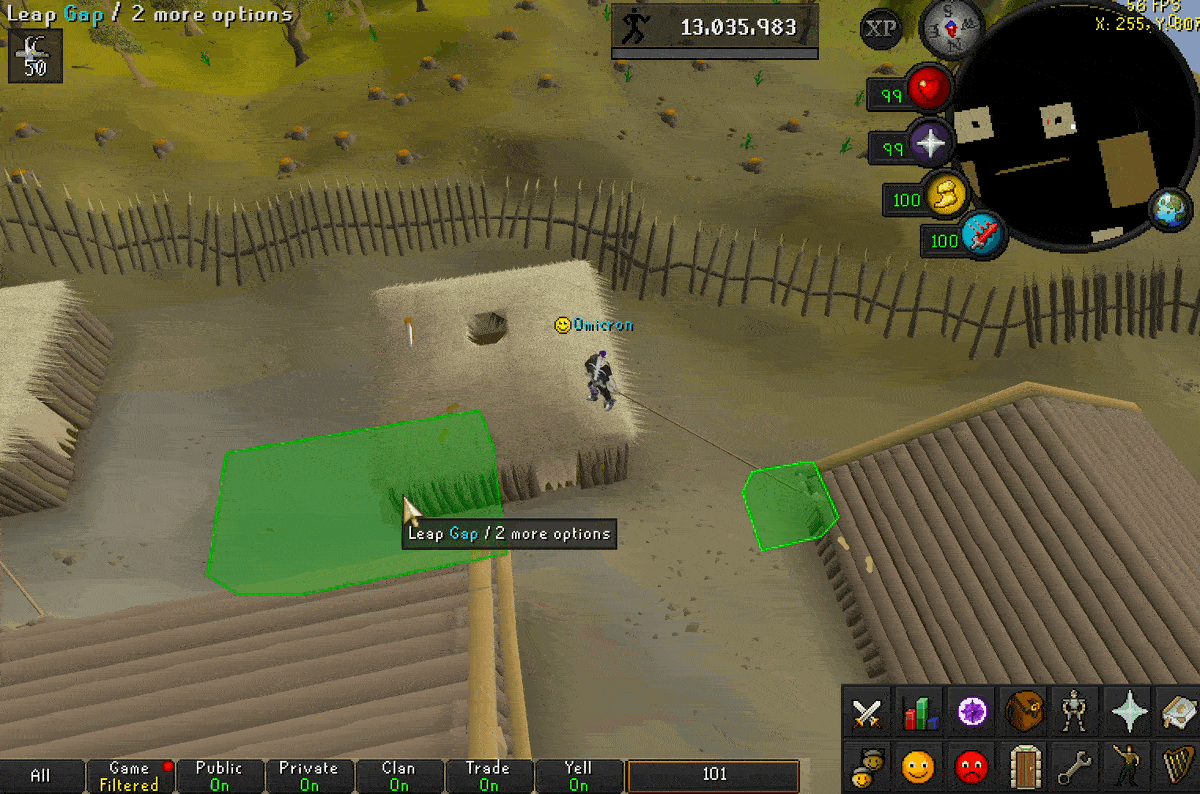The height and width of the screenshot is (794, 1200).
Task: Open the world map globe
Action: tap(1166, 207)
